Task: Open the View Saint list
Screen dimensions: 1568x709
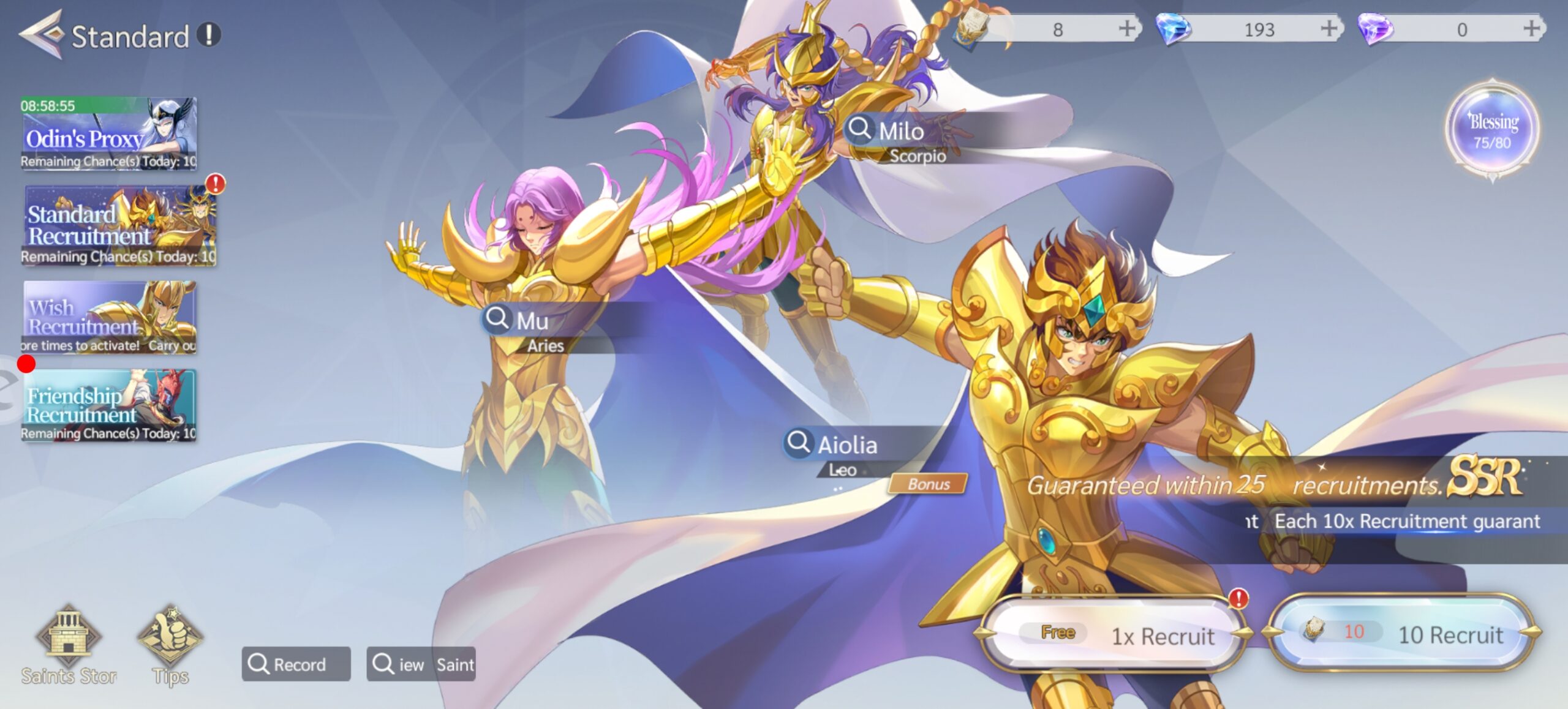Action: pos(421,664)
